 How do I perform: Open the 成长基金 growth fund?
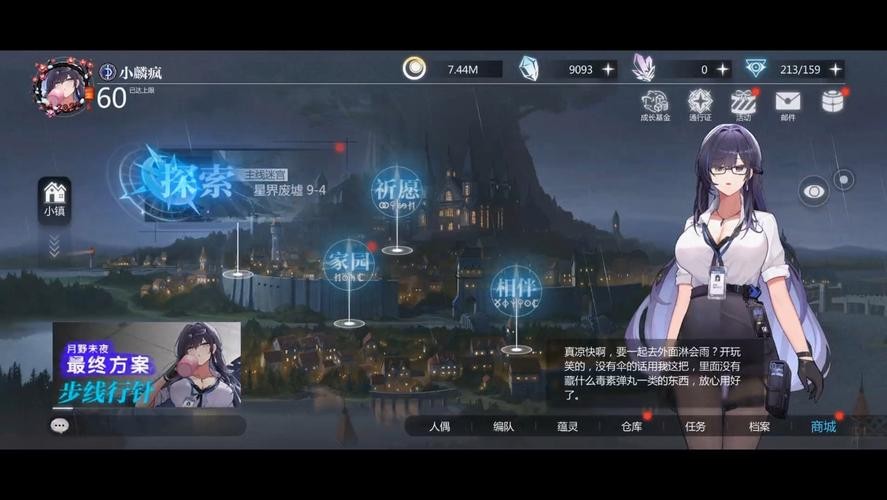pos(655,103)
